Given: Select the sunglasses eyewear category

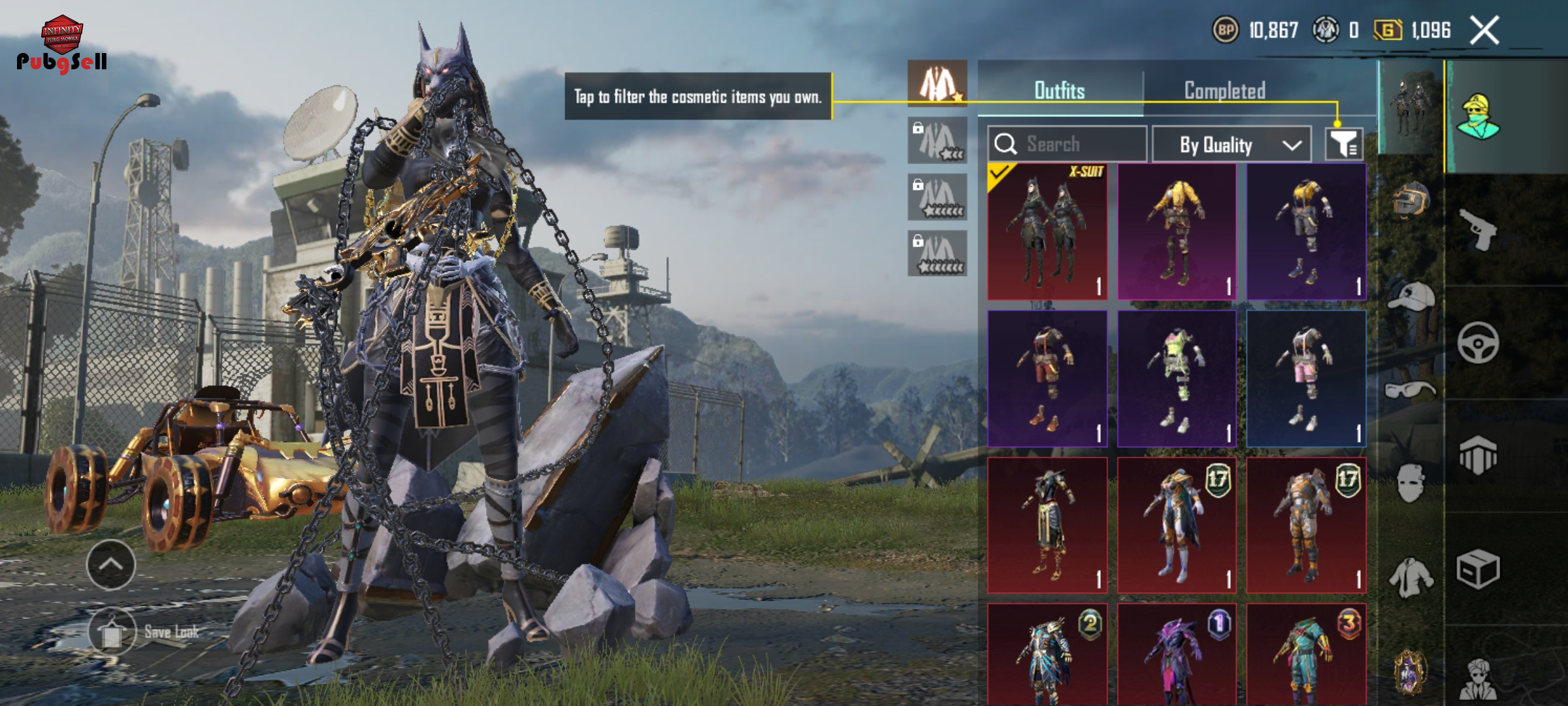Looking at the screenshot, I should [1411, 390].
